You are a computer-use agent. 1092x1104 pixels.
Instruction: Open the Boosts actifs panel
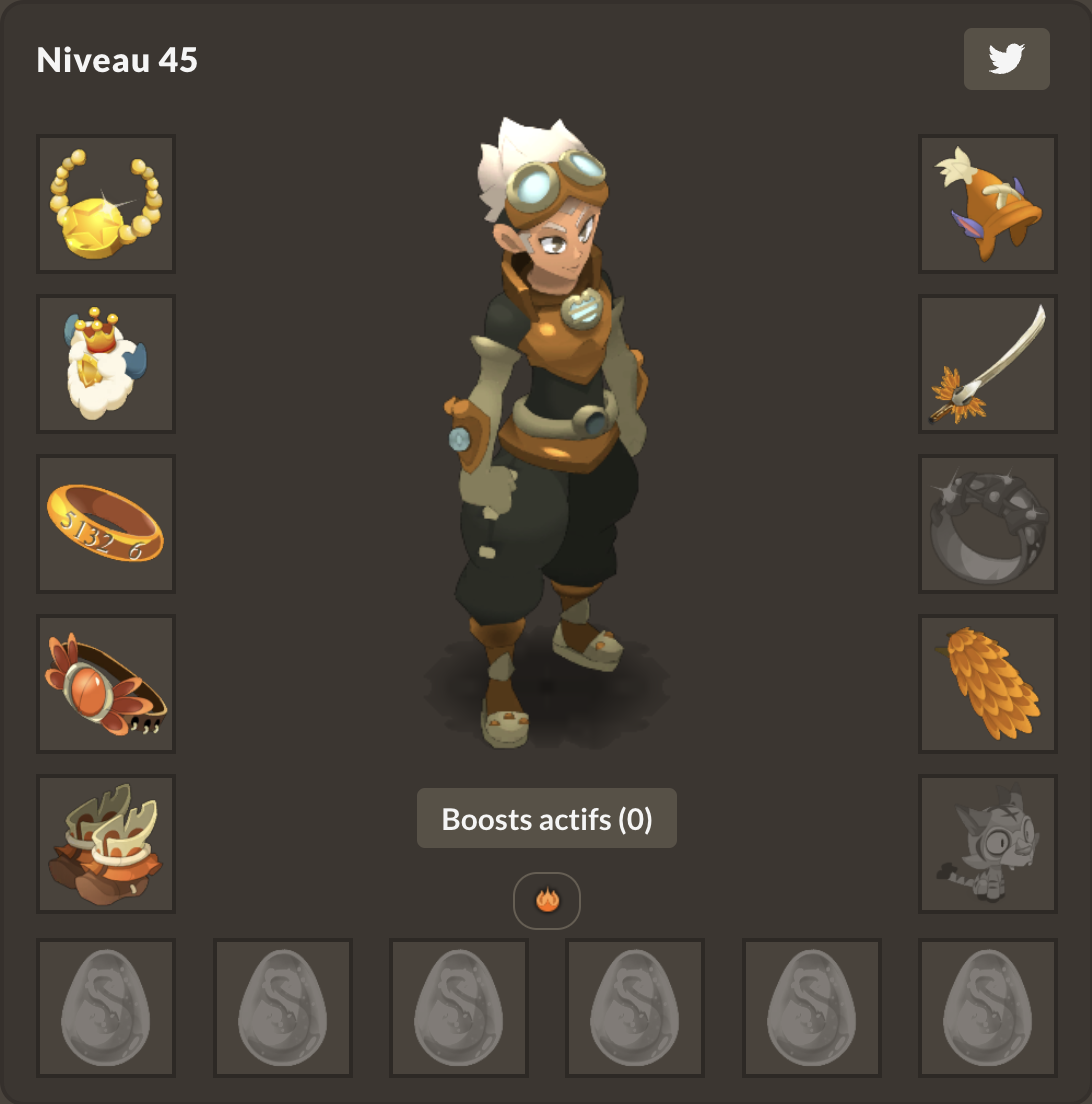pos(546,819)
